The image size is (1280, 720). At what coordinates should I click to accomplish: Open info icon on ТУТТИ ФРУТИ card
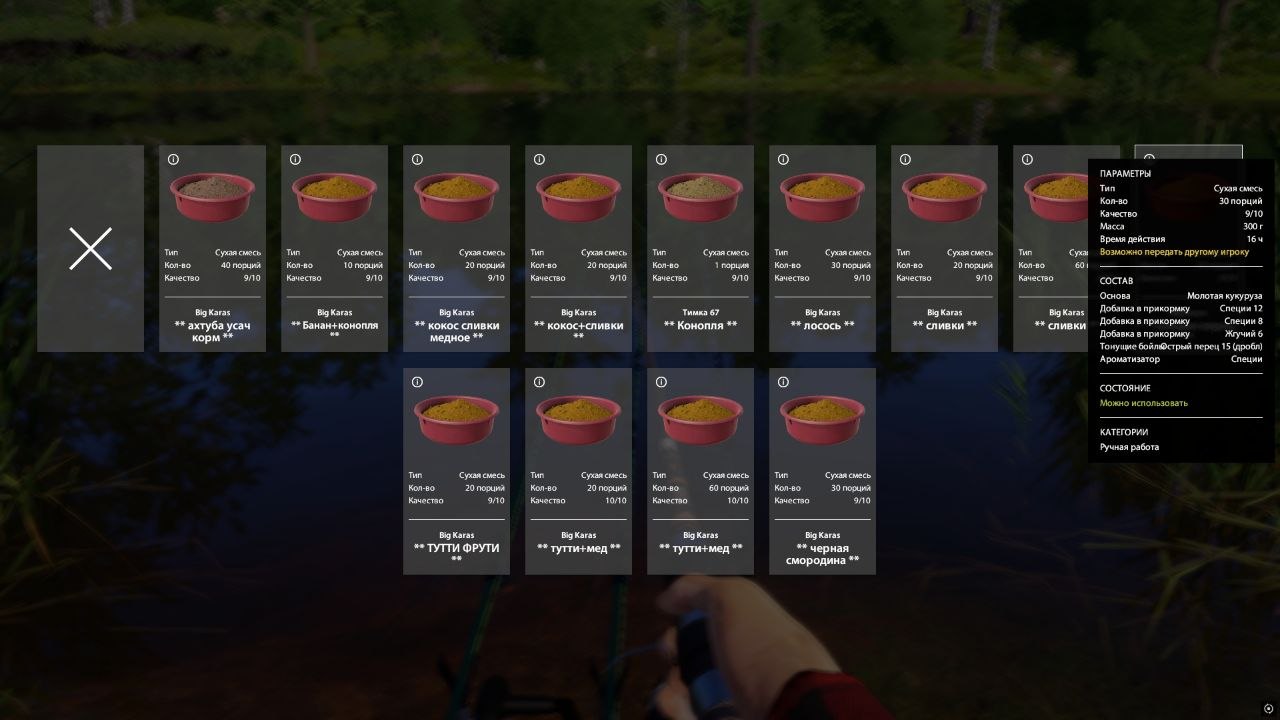click(417, 382)
